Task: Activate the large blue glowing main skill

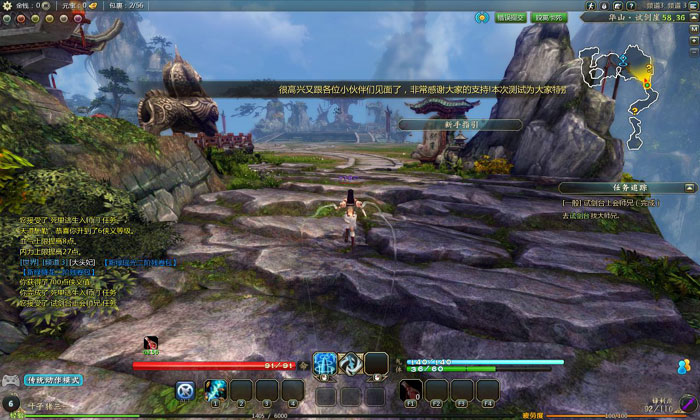Action: [324, 364]
